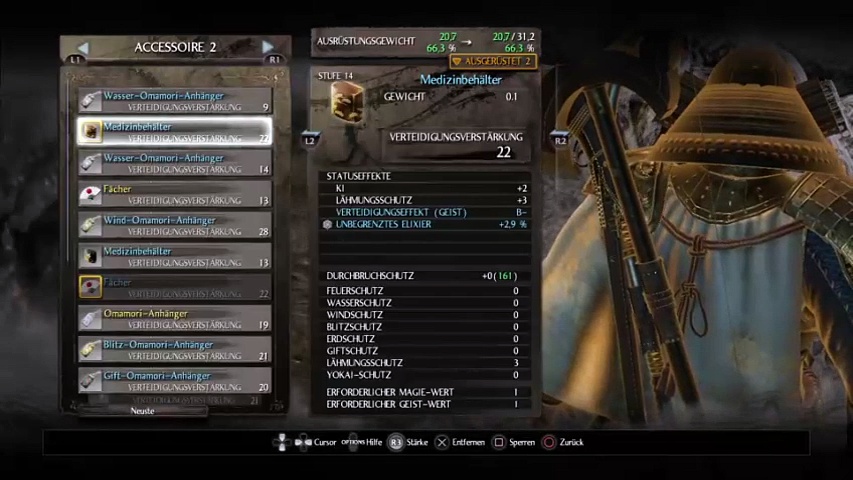Select the Wasser-Omamori-Anhänger with defense 14

[x=175, y=162]
